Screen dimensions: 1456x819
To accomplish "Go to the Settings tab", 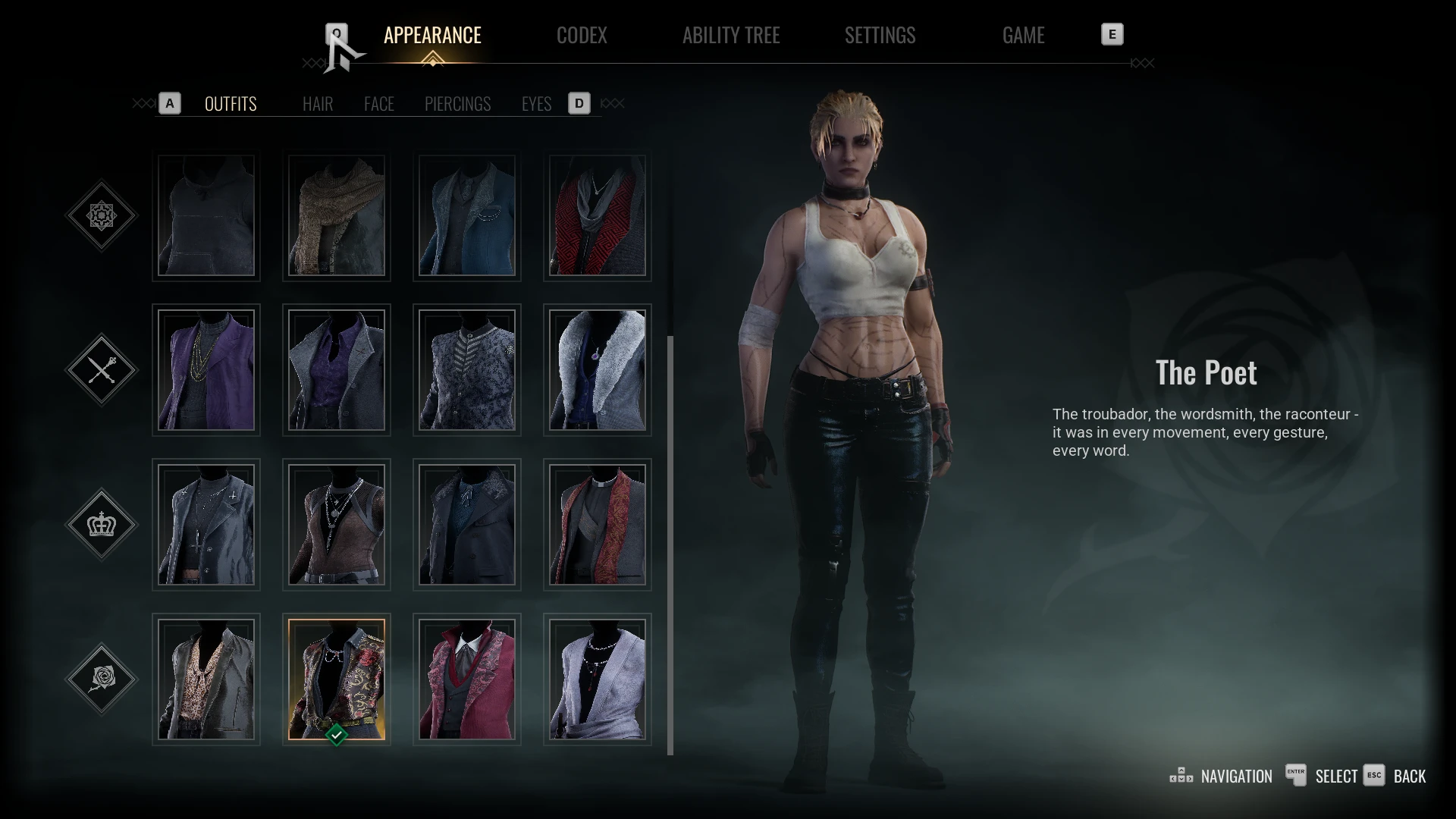I will pos(880,35).
